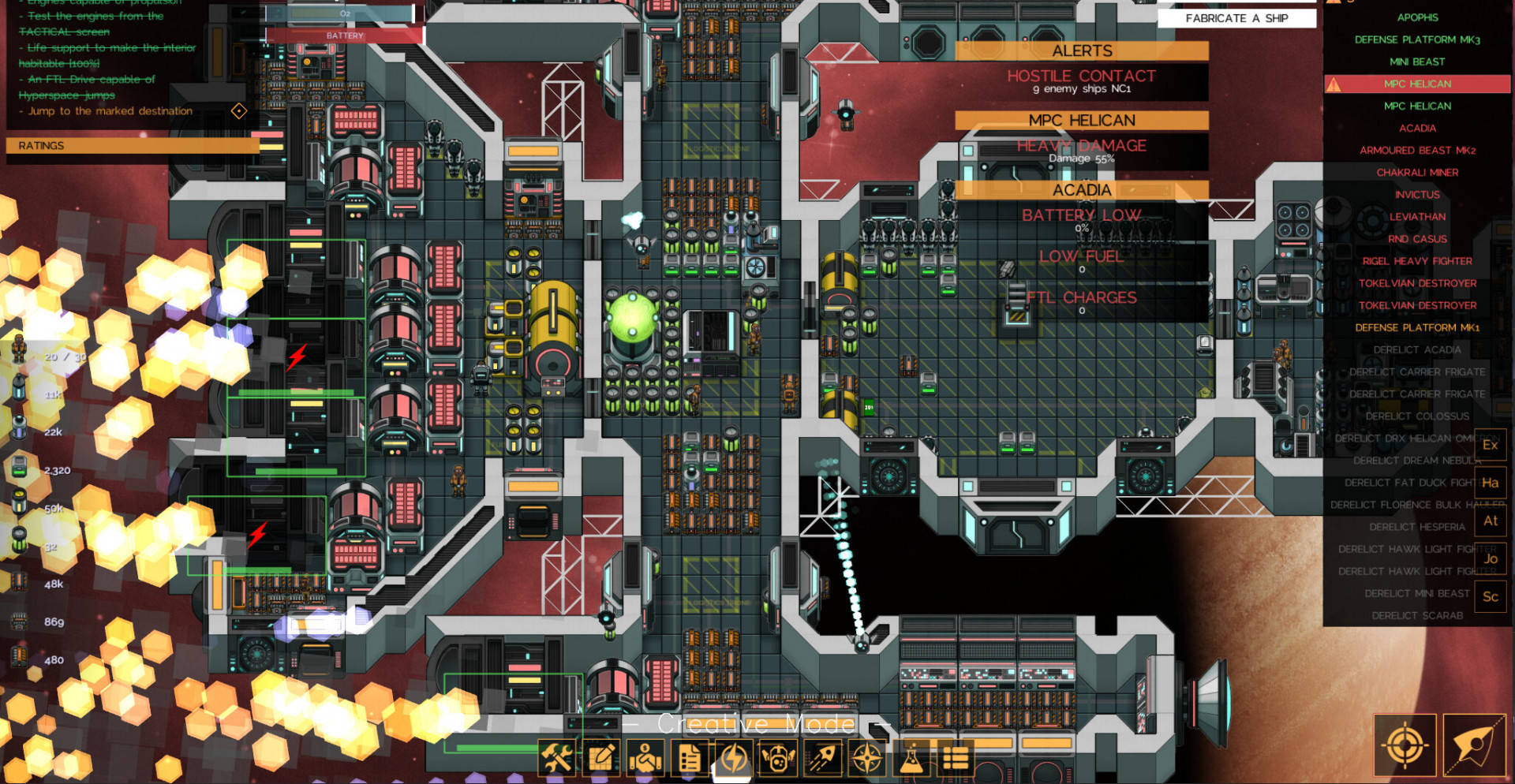Expand the Ratings panel header

[x=133, y=146]
